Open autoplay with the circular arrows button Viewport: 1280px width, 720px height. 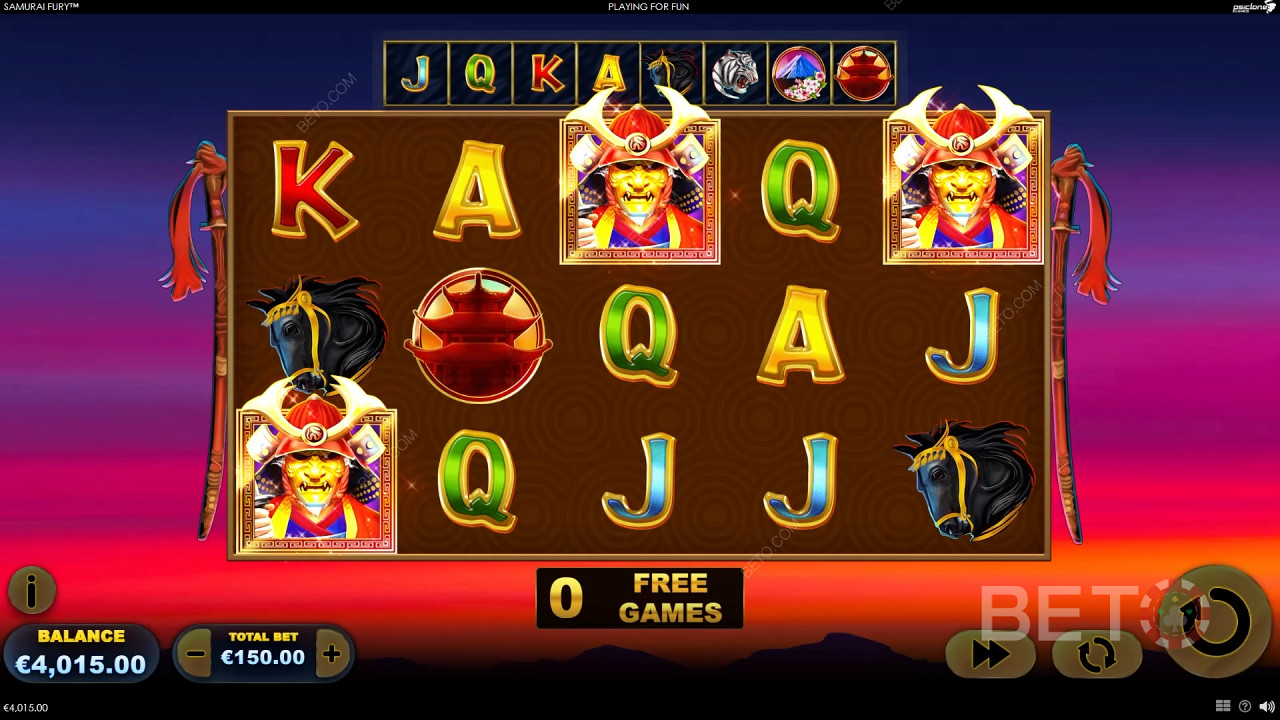pos(1097,655)
